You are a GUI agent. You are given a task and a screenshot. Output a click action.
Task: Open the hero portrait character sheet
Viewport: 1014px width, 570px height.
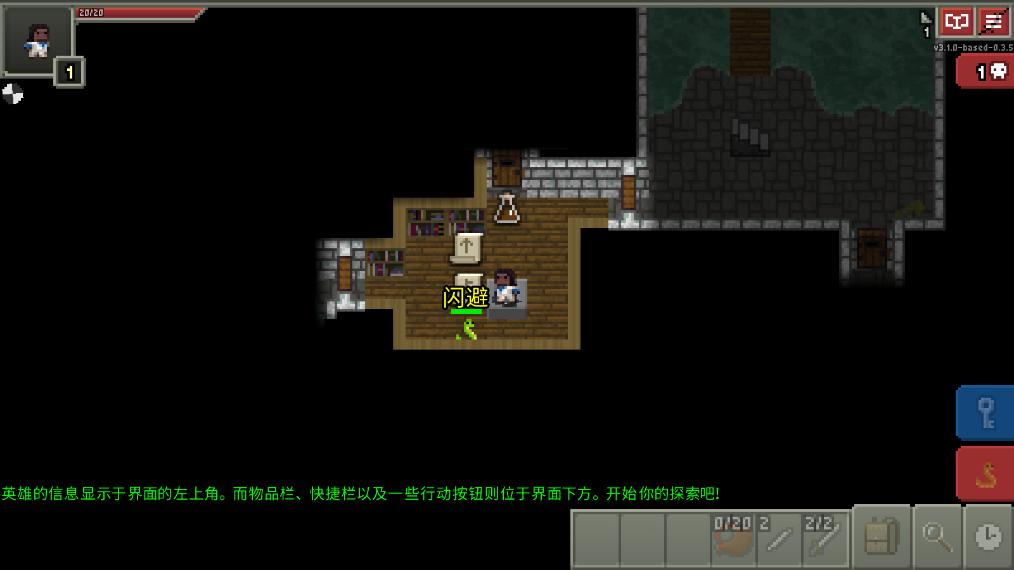(37, 41)
